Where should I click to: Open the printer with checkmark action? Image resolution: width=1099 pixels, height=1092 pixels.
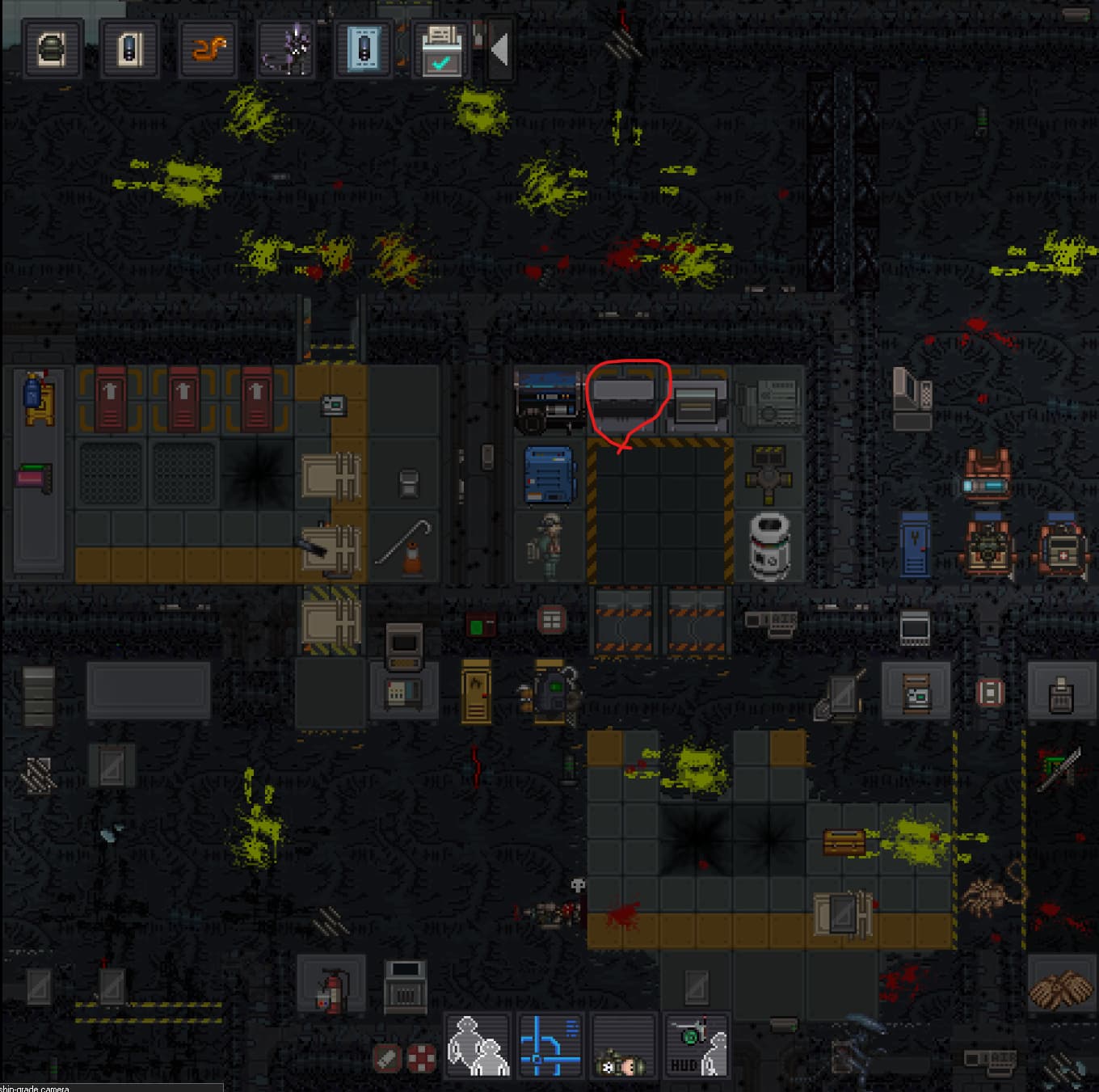[441, 49]
